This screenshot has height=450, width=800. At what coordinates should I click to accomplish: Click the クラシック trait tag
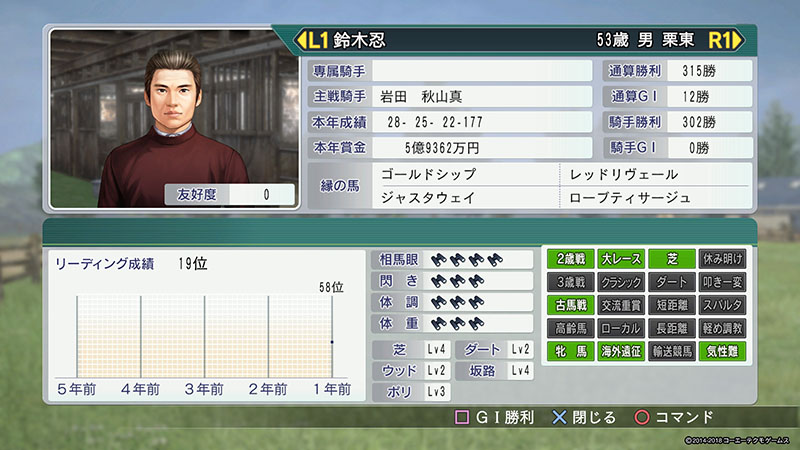tap(621, 282)
